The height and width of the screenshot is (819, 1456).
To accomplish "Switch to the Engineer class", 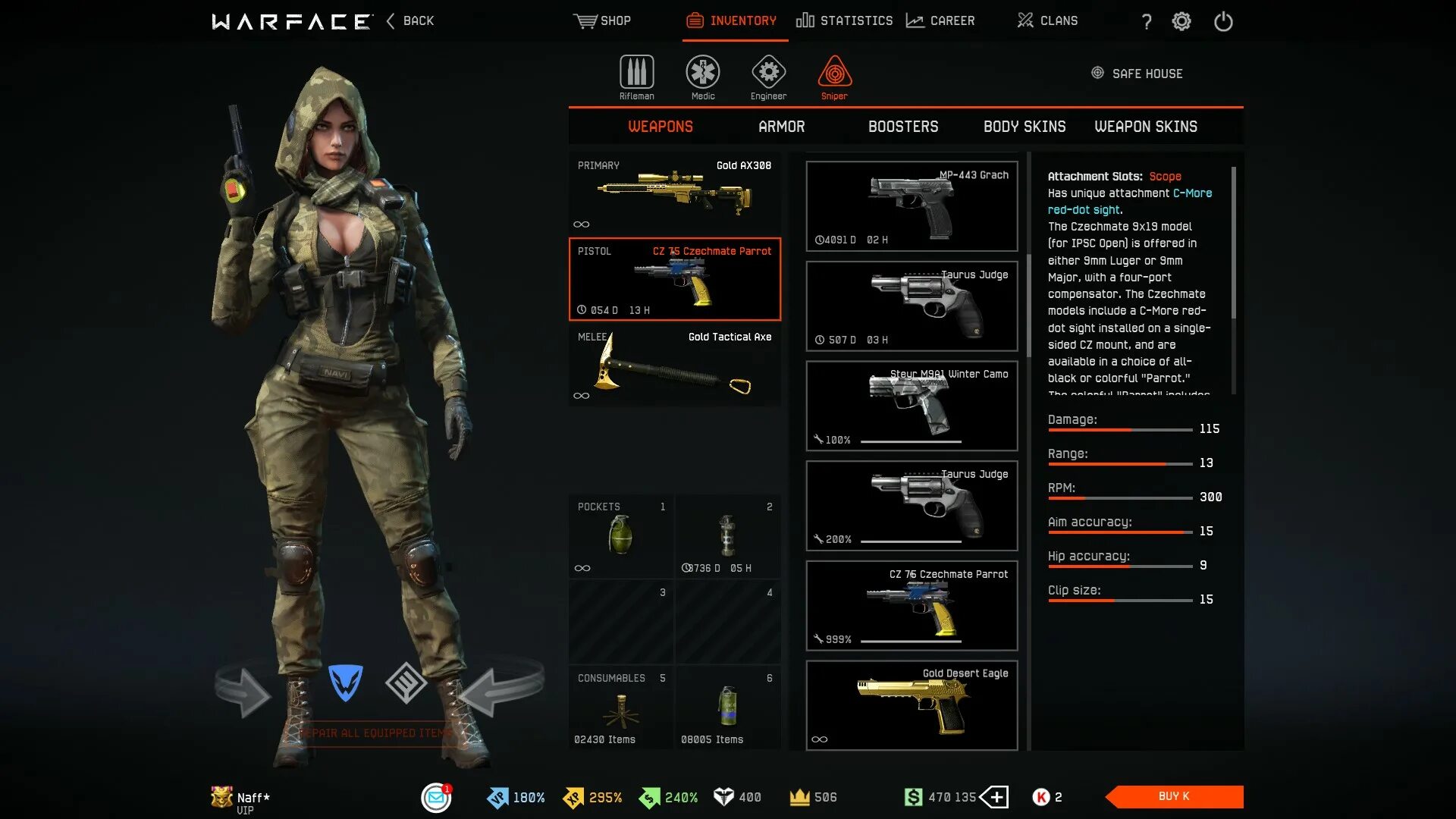I will (768, 77).
